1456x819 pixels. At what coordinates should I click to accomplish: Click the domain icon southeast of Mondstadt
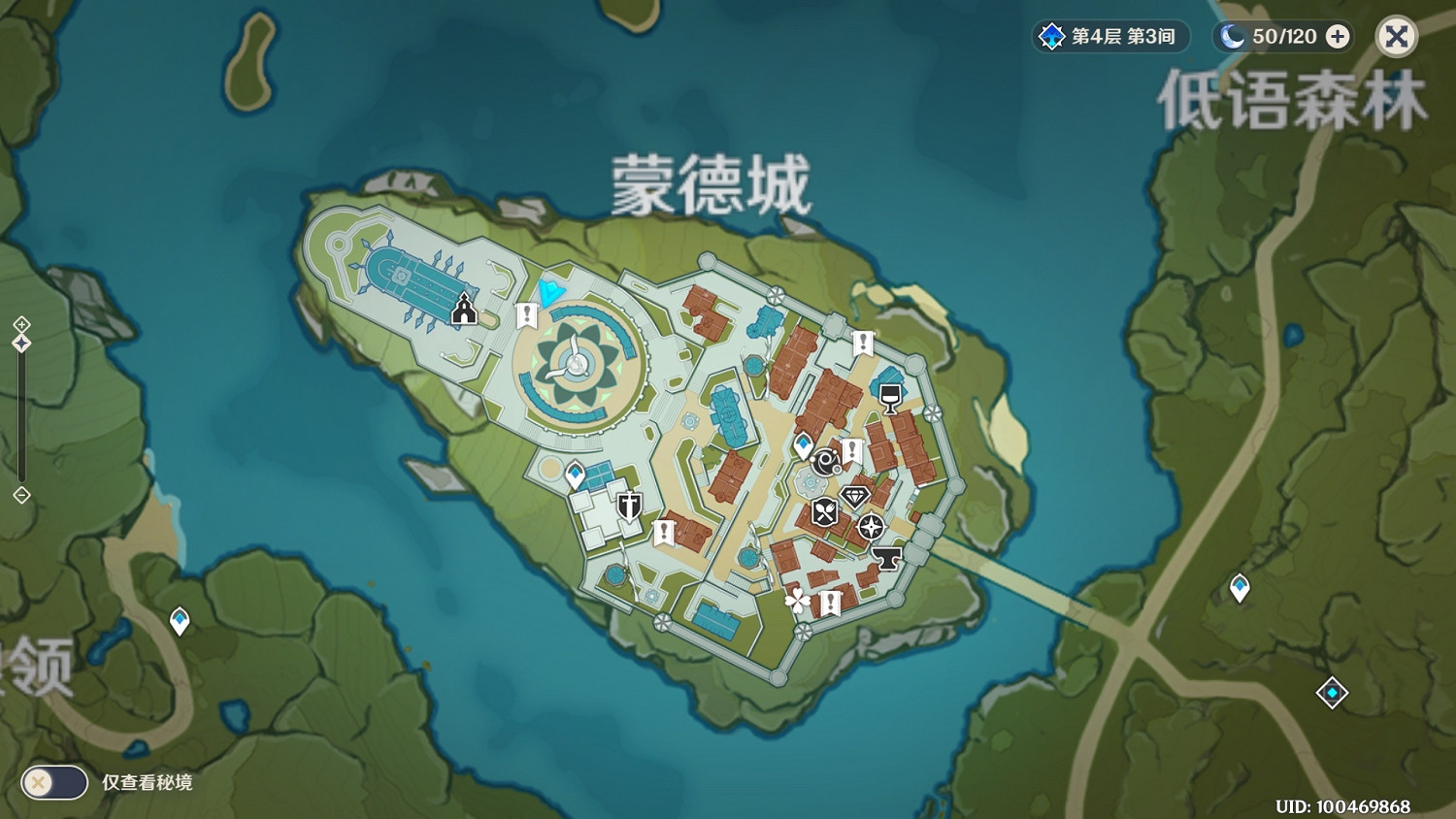(1331, 693)
